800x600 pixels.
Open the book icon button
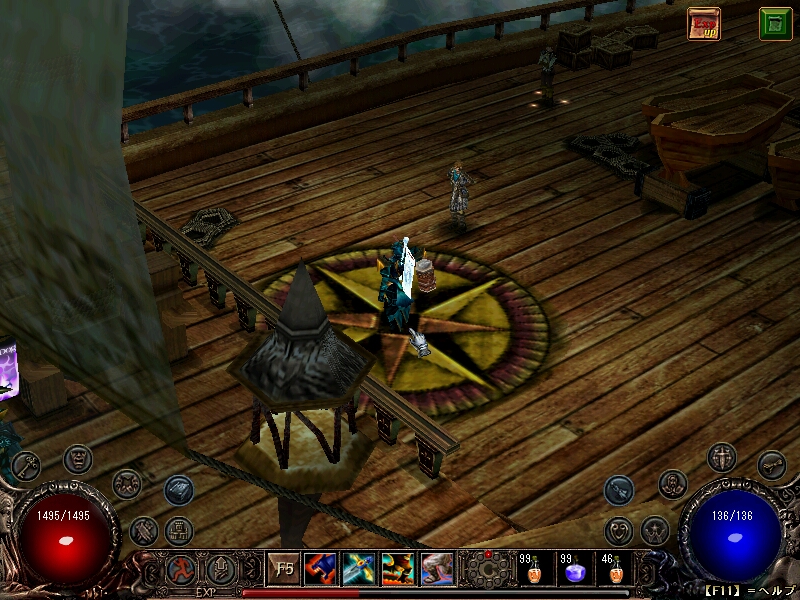tap(179, 489)
